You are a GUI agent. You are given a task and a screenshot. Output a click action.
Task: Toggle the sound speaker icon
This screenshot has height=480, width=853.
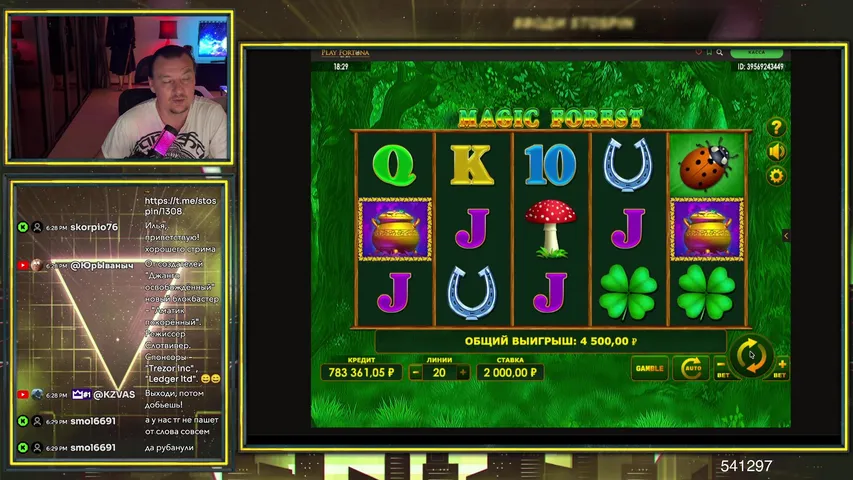776,152
